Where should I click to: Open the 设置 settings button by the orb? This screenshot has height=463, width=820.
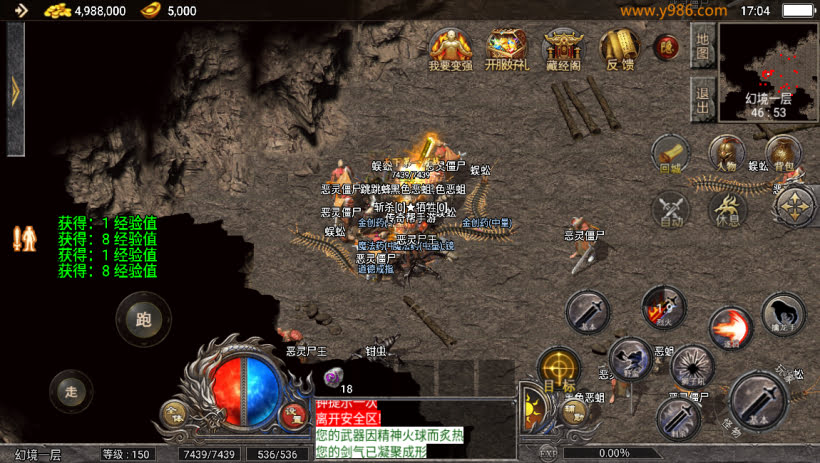click(292, 413)
